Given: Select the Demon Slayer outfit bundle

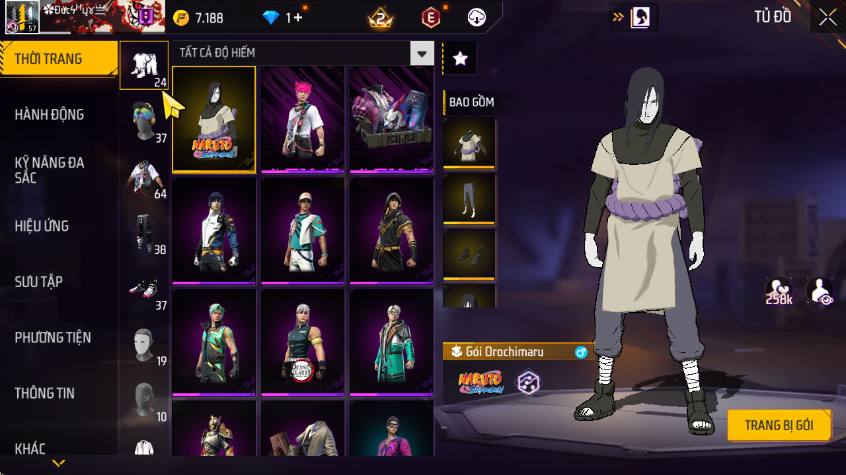Looking at the screenshot, I should click(303, 342).
